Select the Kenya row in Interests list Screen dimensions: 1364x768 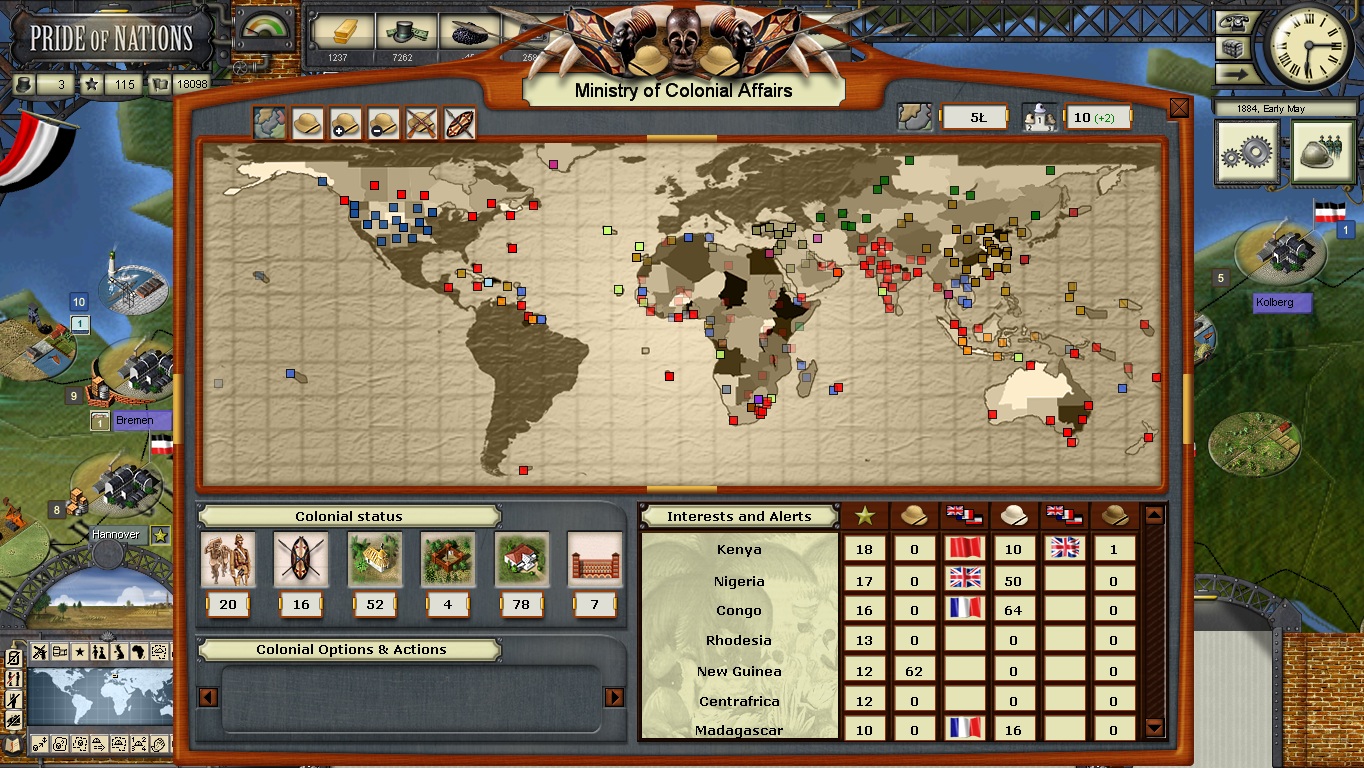click(739, 549)
